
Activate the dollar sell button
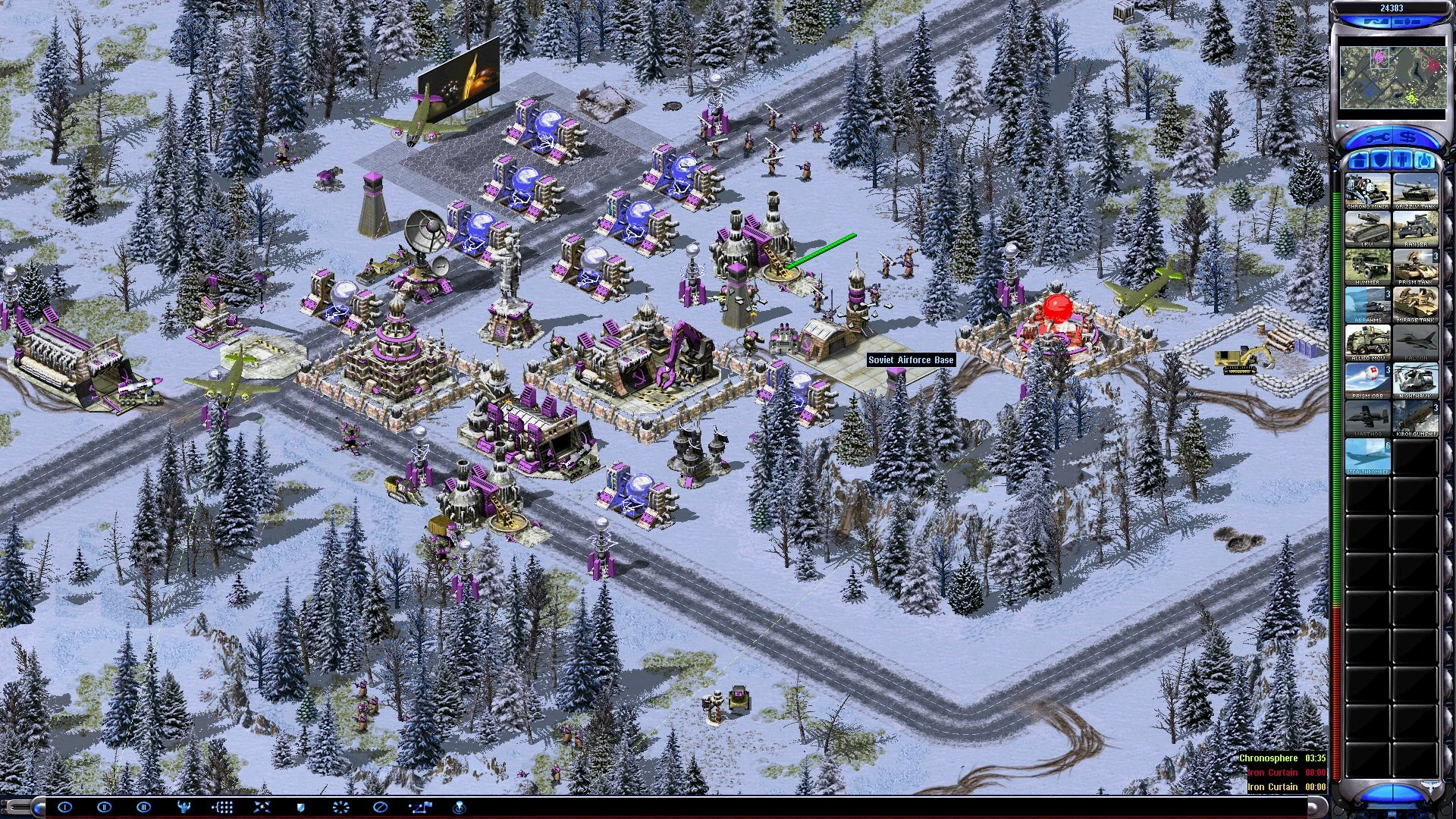point(1408,139)
